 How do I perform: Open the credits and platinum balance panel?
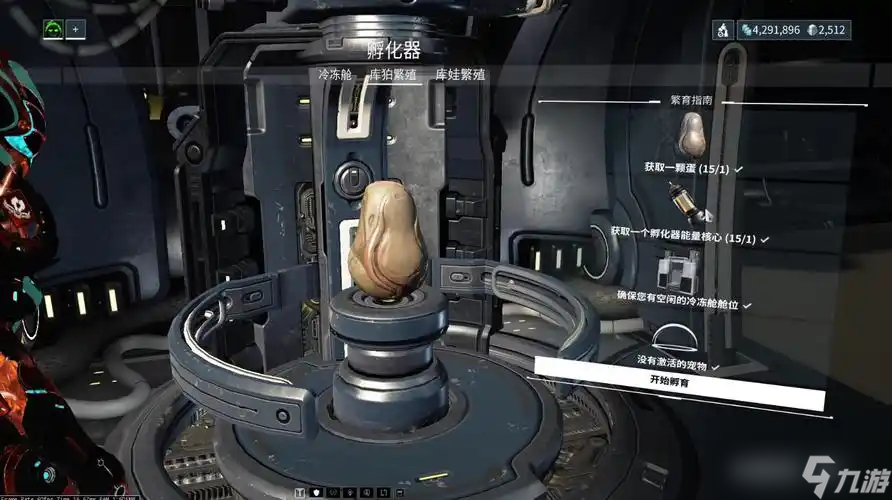click(793, 30)
